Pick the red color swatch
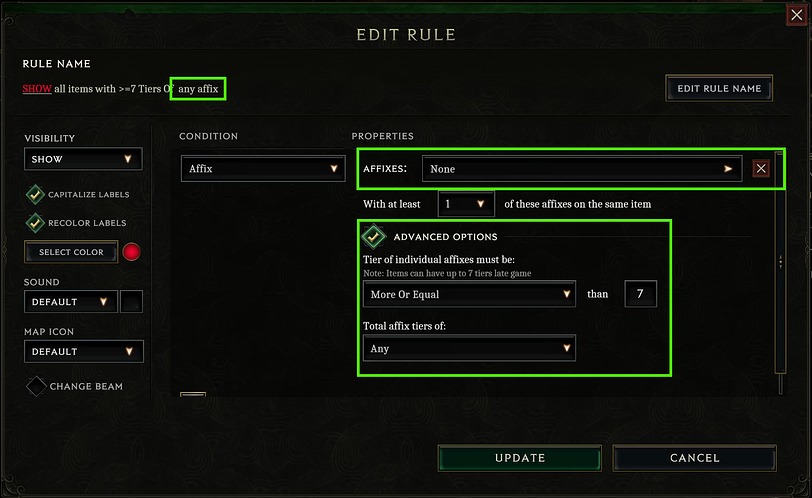The width and height of the screenshot is (812, 498). coord(131,252)
